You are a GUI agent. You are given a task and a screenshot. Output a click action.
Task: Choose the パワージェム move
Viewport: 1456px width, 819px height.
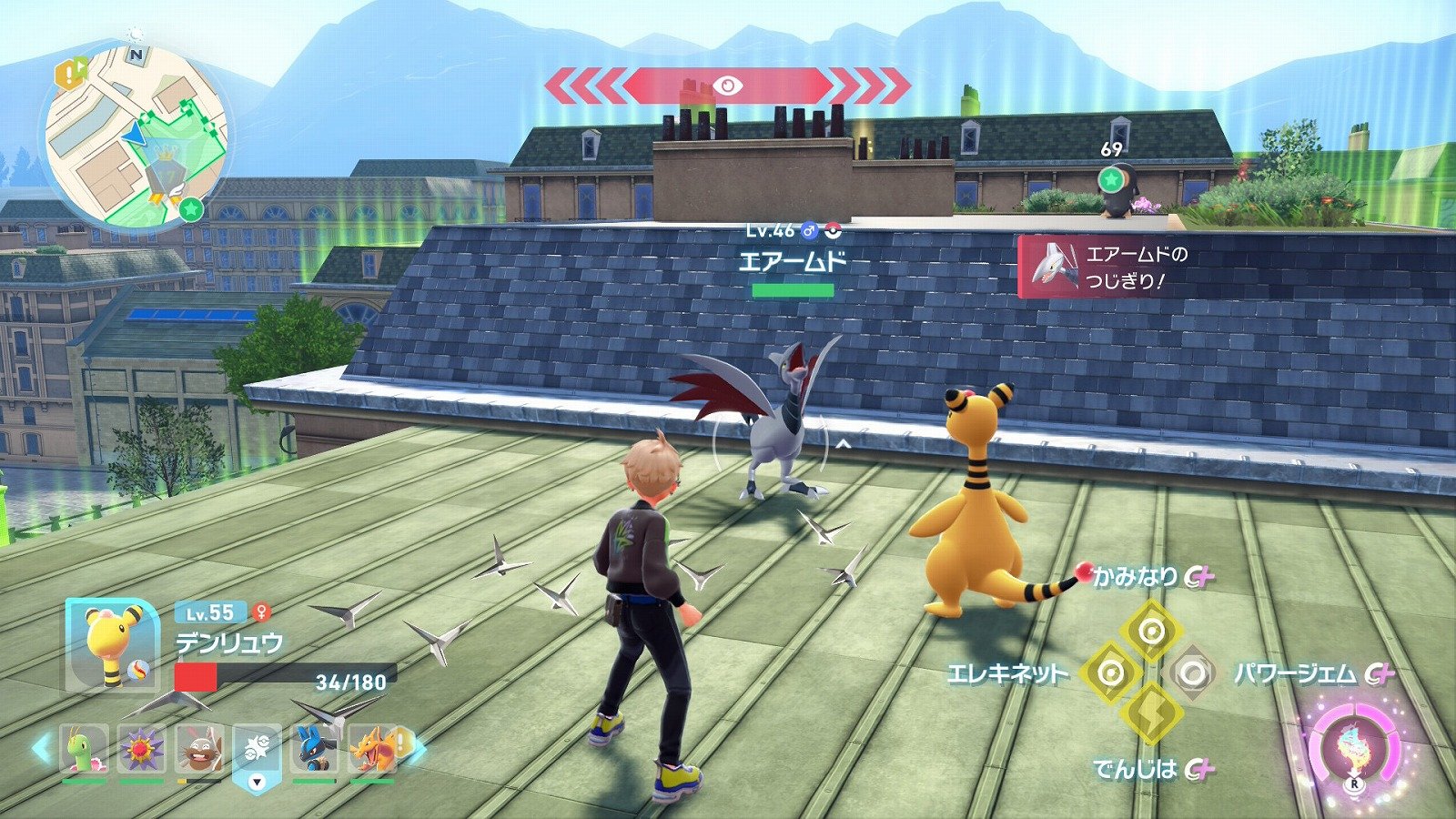1191,673
